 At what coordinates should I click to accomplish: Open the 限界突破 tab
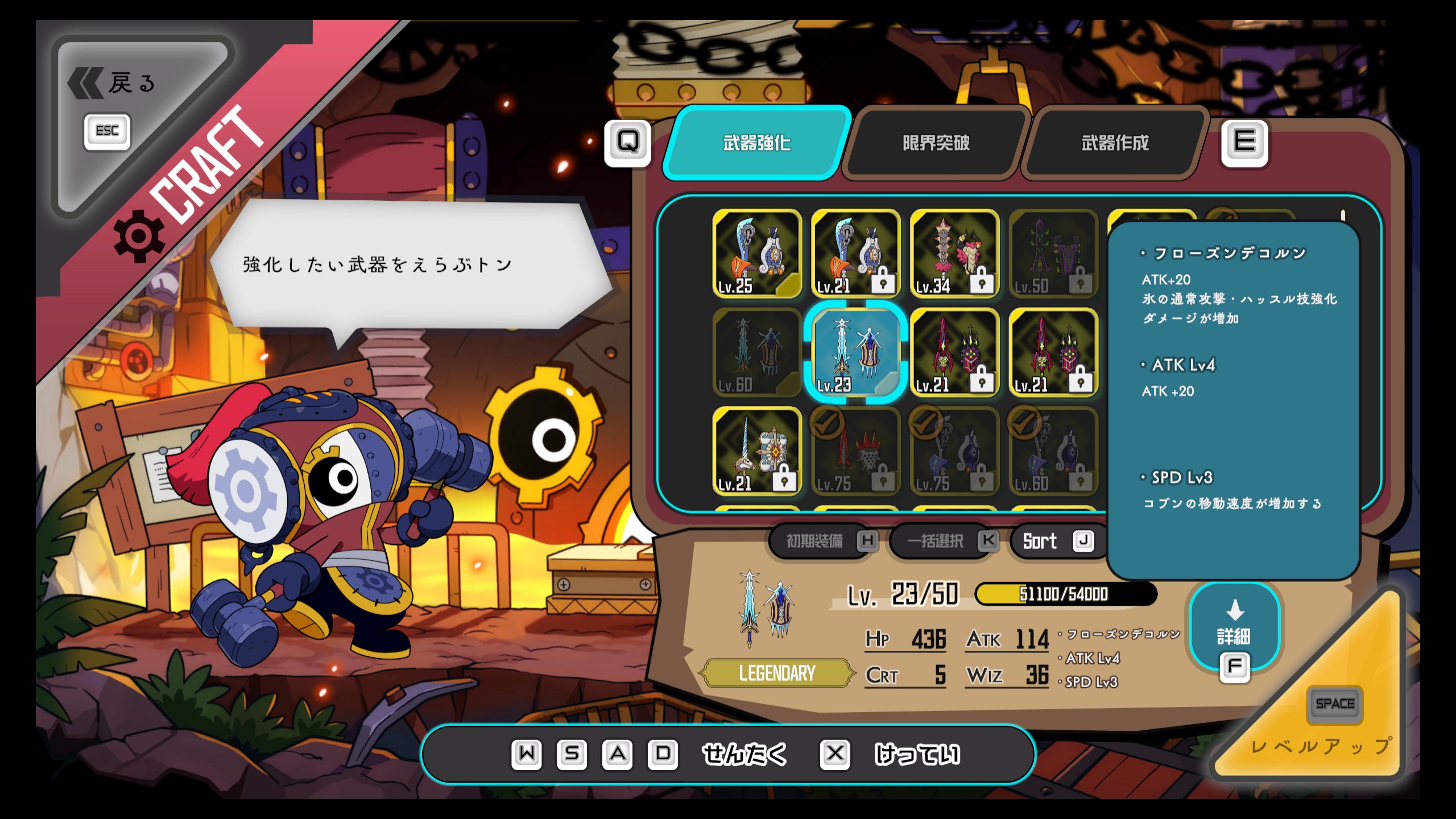coord(936,143)
